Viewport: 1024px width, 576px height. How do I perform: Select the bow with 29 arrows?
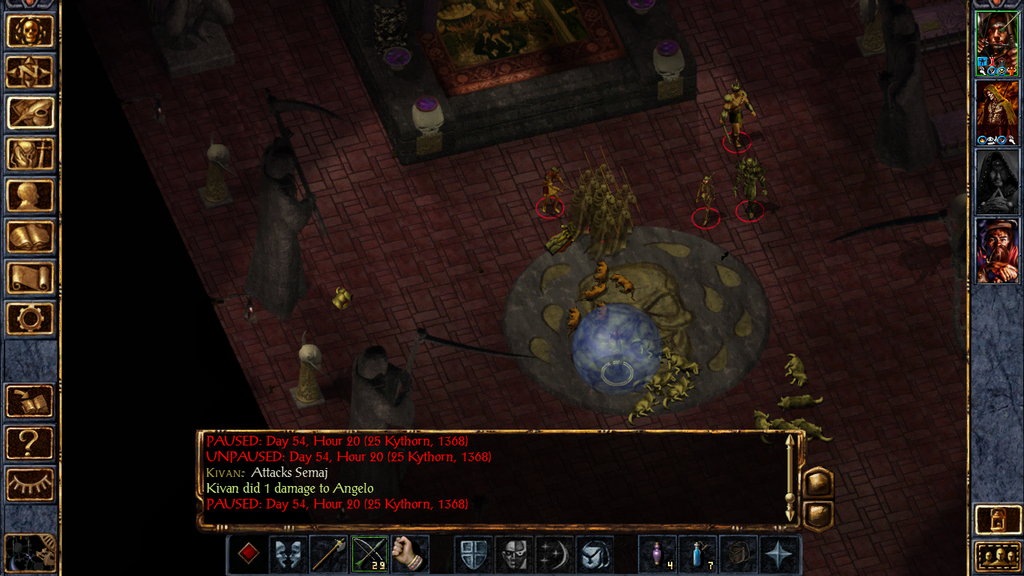pos(369,553)
